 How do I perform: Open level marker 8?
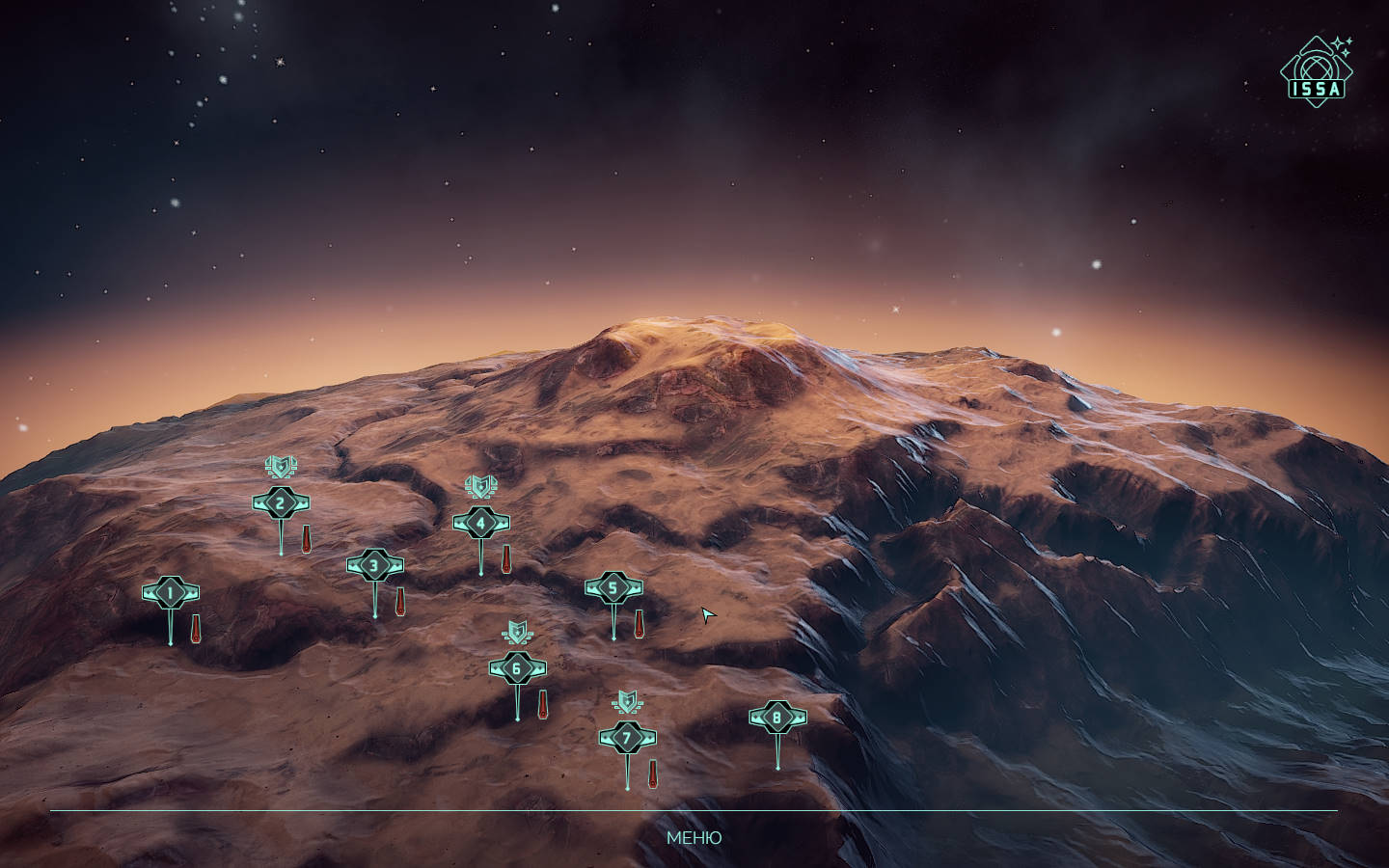tap(777, 718)
